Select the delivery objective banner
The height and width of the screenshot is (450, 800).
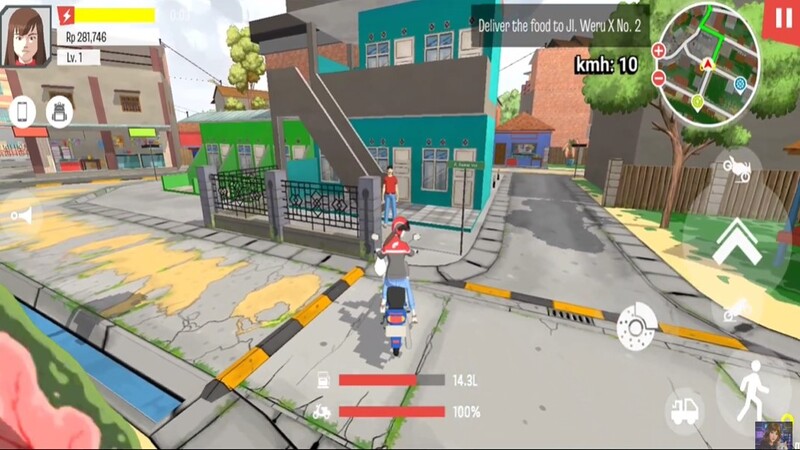pyautogui.click(x=559, y=24)
